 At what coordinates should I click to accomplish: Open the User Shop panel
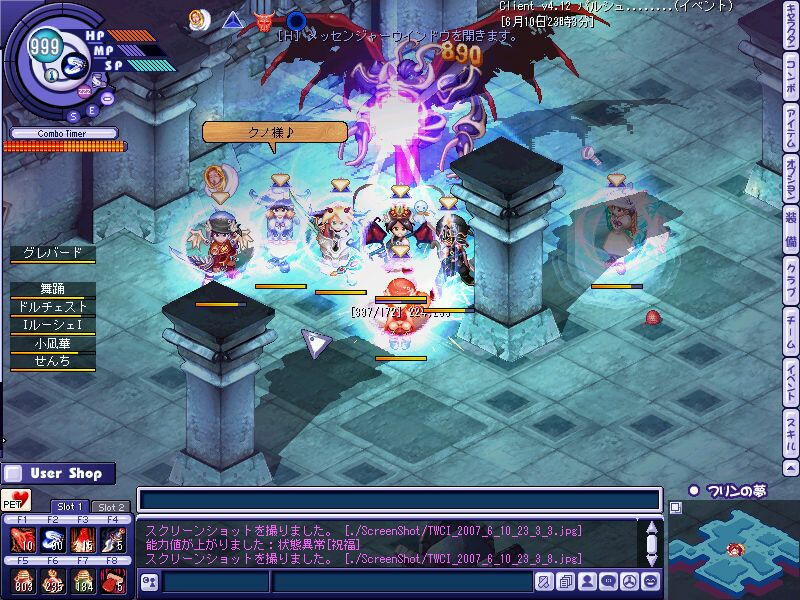[58, 473]
